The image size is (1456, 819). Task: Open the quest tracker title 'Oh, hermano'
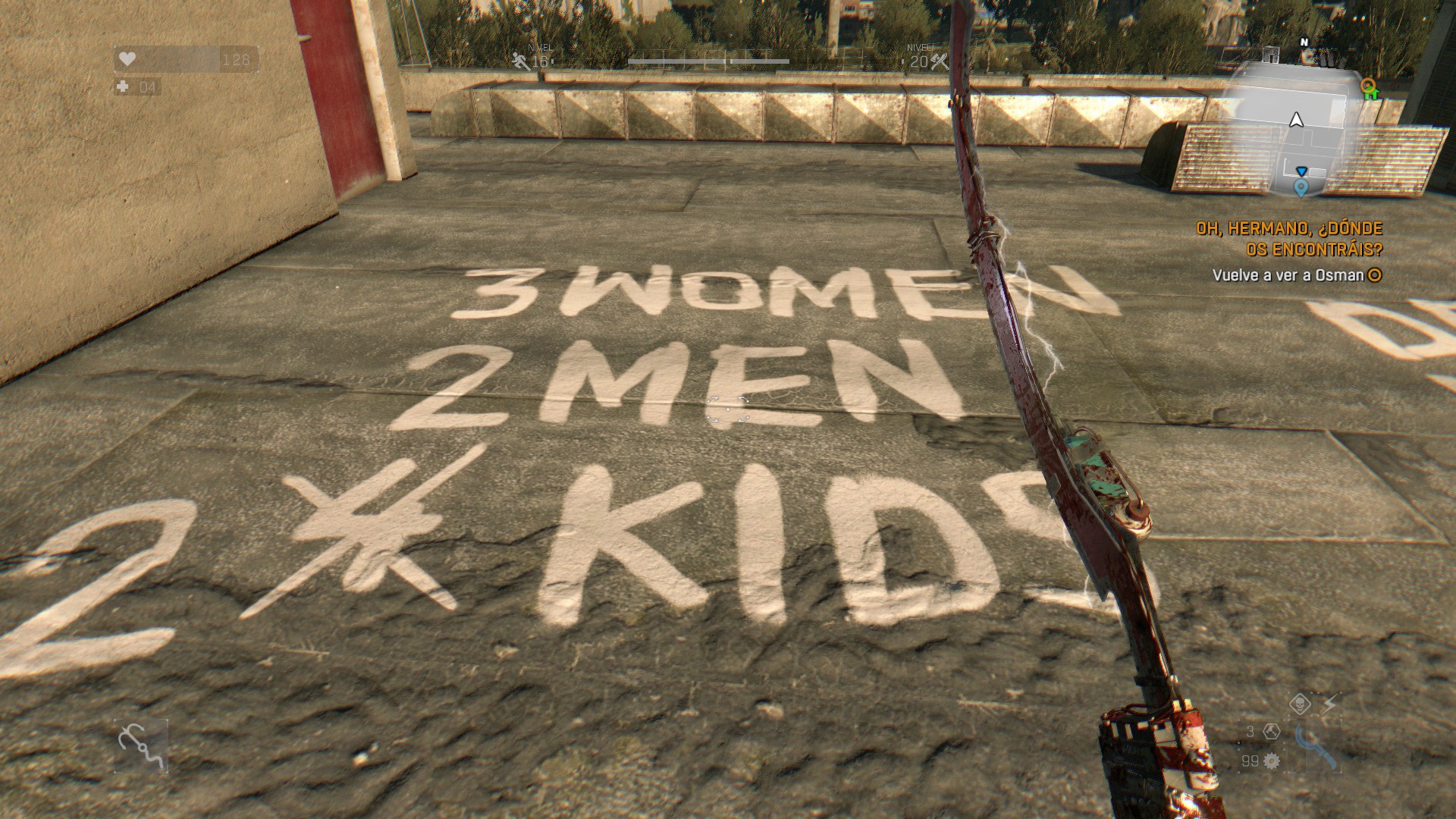point(1289,238)
